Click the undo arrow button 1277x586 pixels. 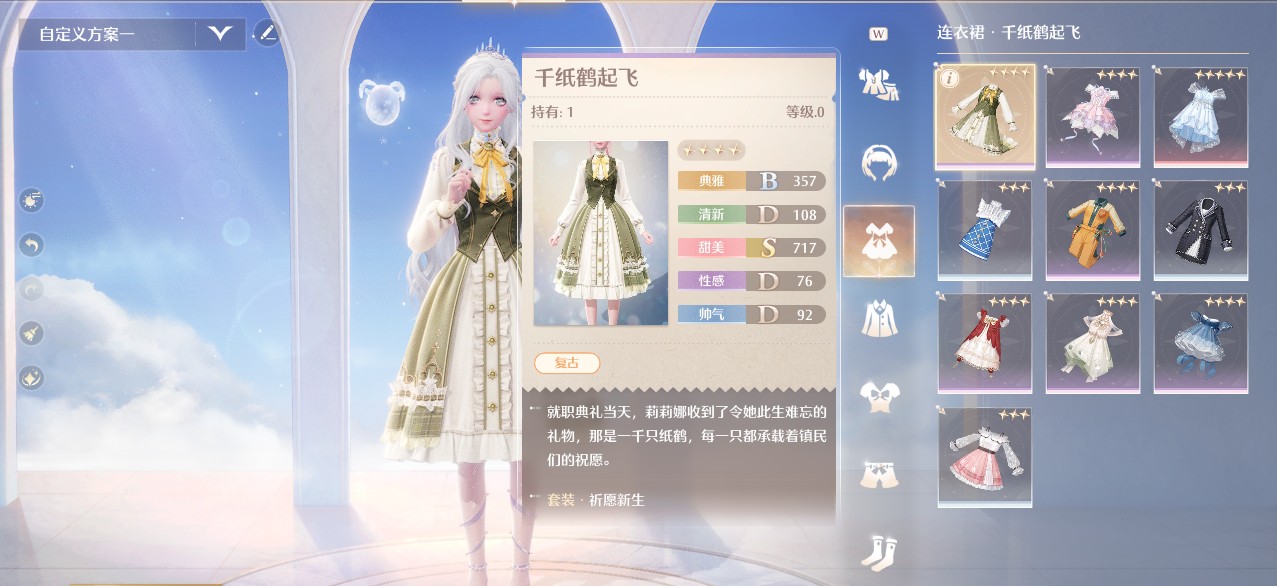(x=31, y=244)
